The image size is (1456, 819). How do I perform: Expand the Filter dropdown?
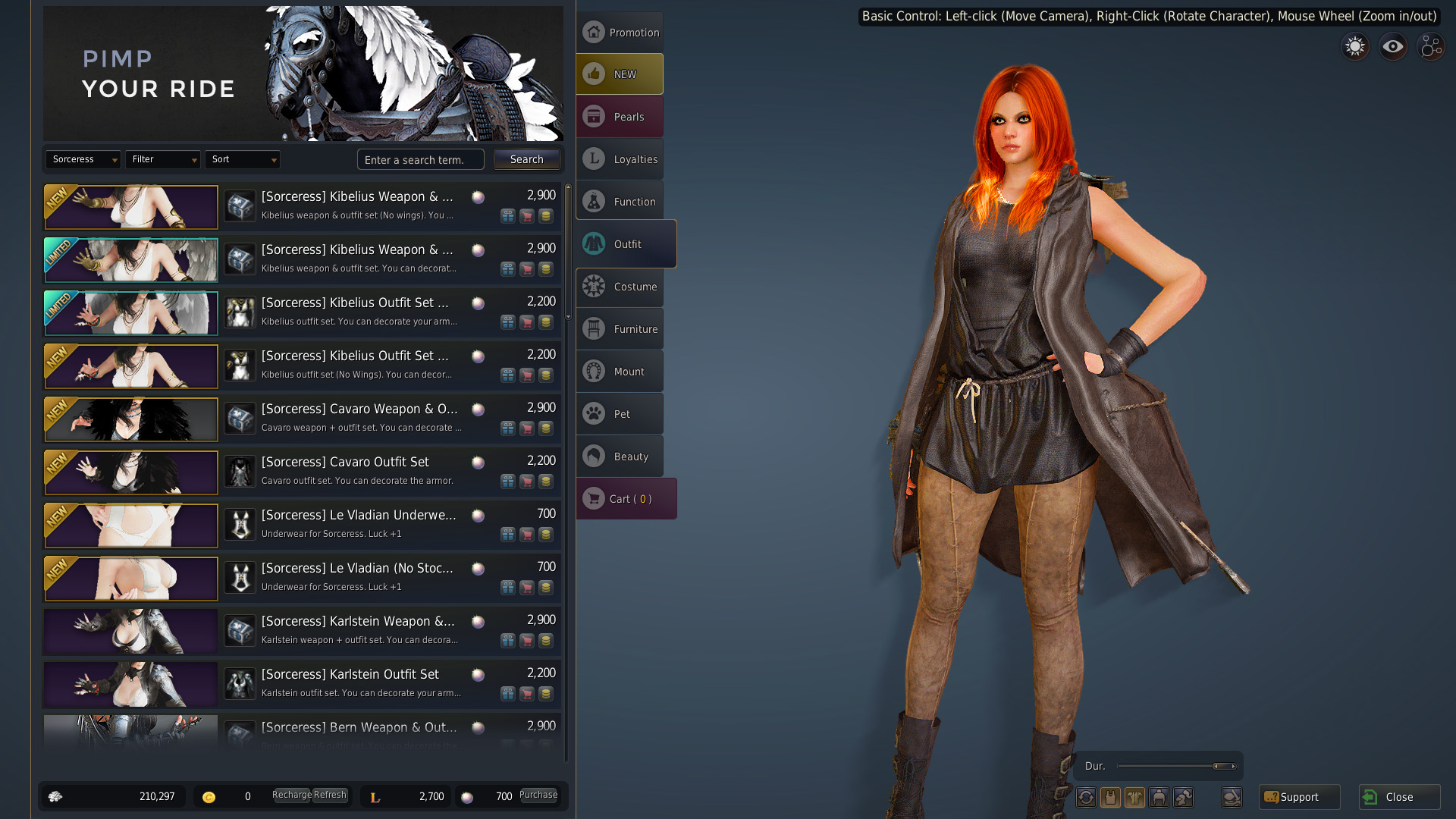[x=162, y=159]
